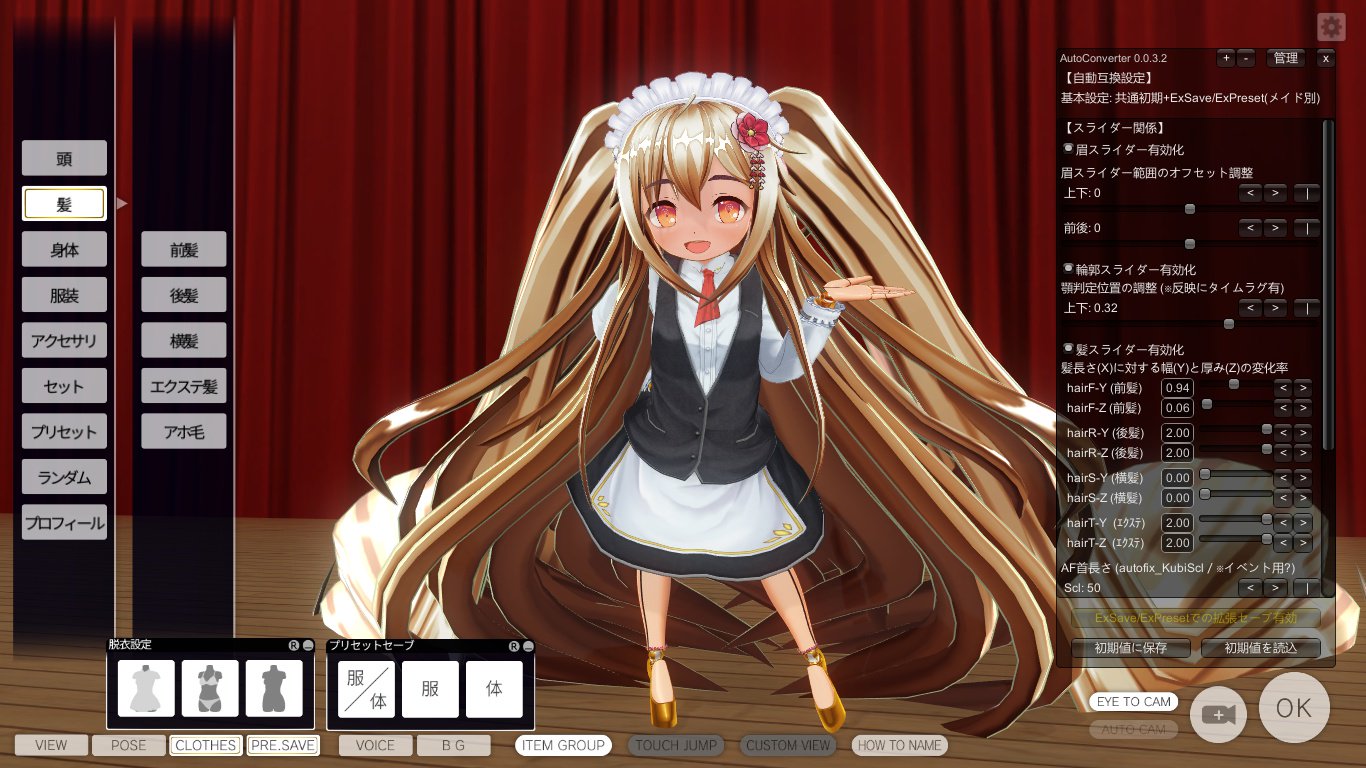The width and height of the screenshot is (1366, 768).
Task: Click the 体 body-only preset save icon
Action: click(495, 689)
